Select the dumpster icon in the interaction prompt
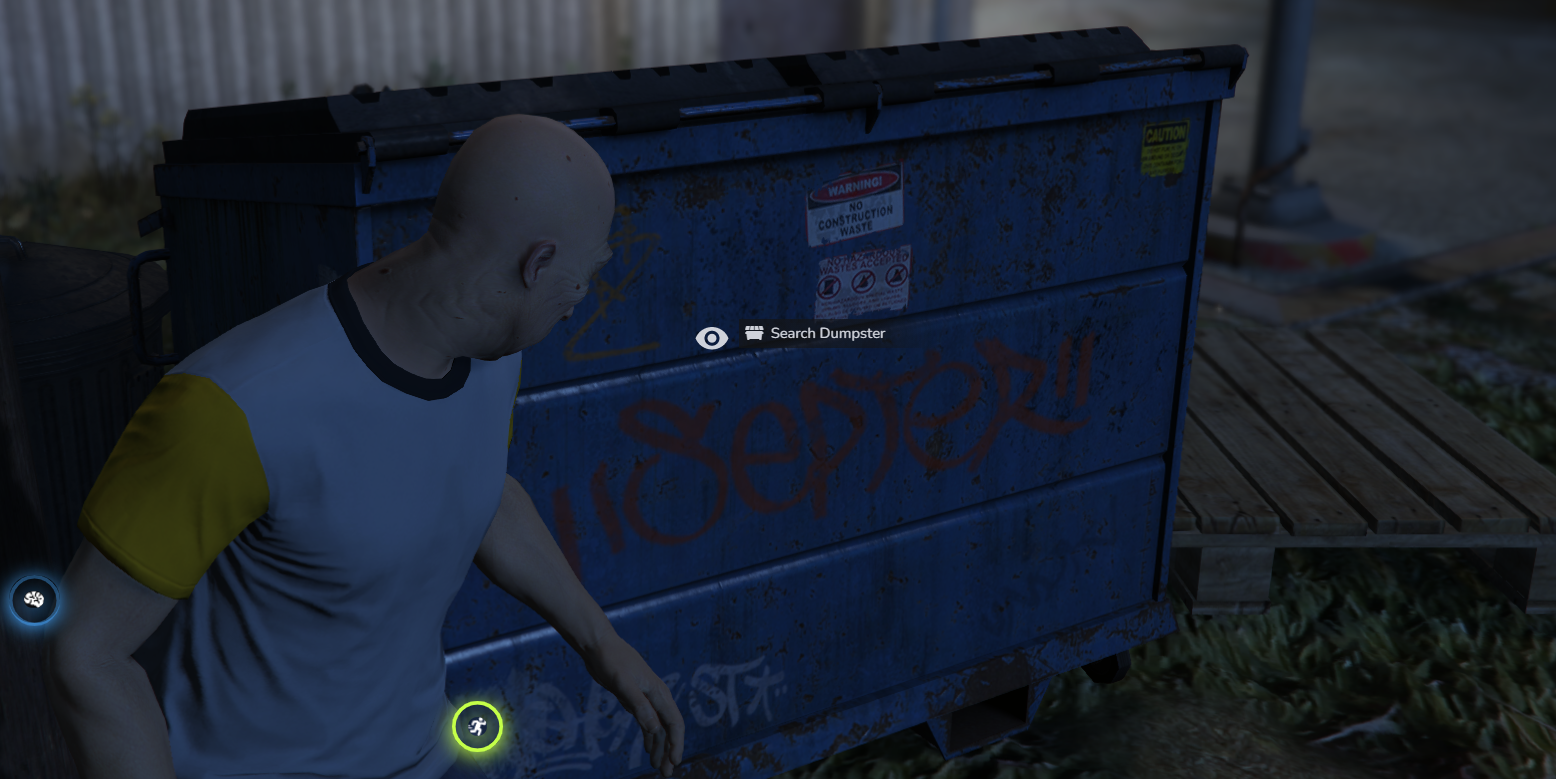The height and width of the screenshot is (779, 1556). [x=753, y=334]
